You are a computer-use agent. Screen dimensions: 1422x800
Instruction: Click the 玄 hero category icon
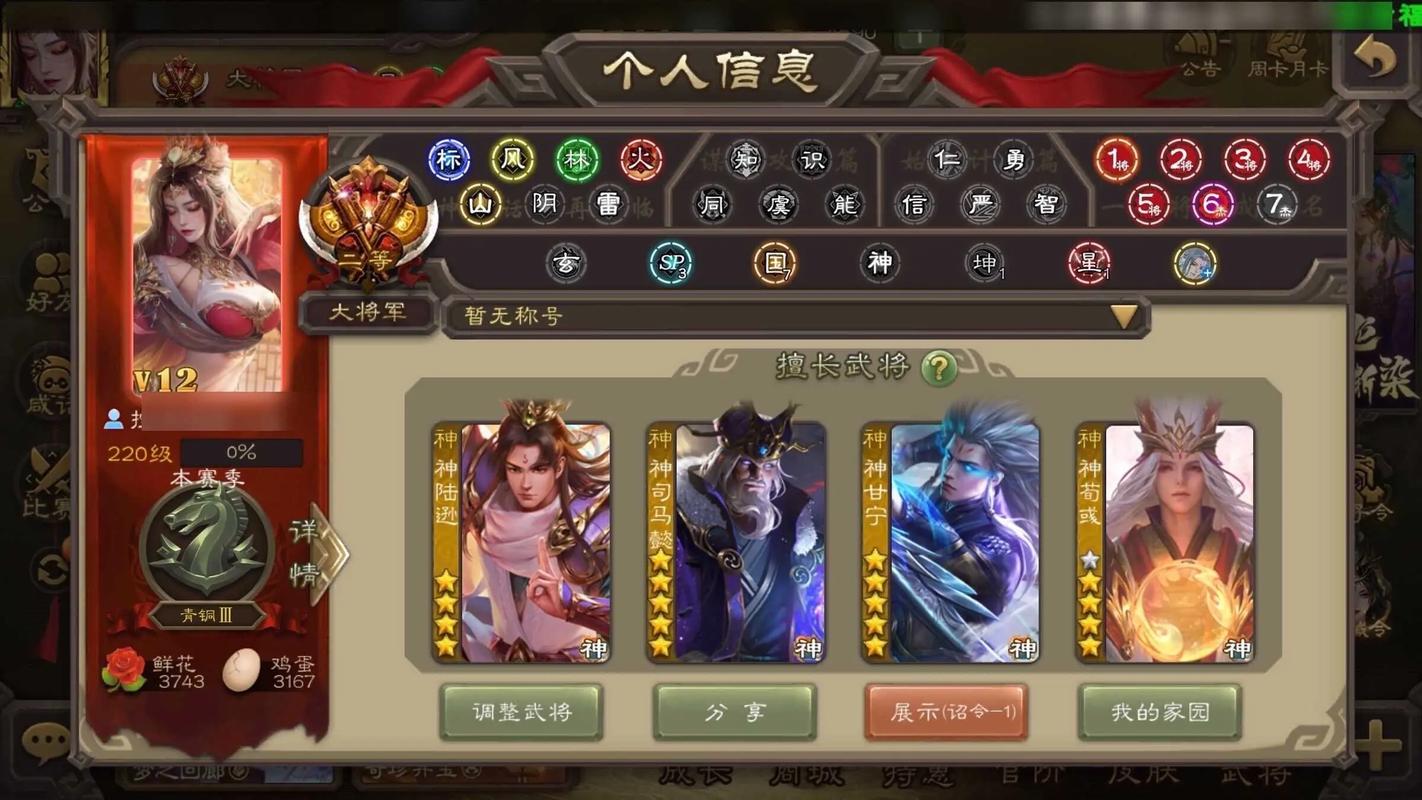coord(567,263)
